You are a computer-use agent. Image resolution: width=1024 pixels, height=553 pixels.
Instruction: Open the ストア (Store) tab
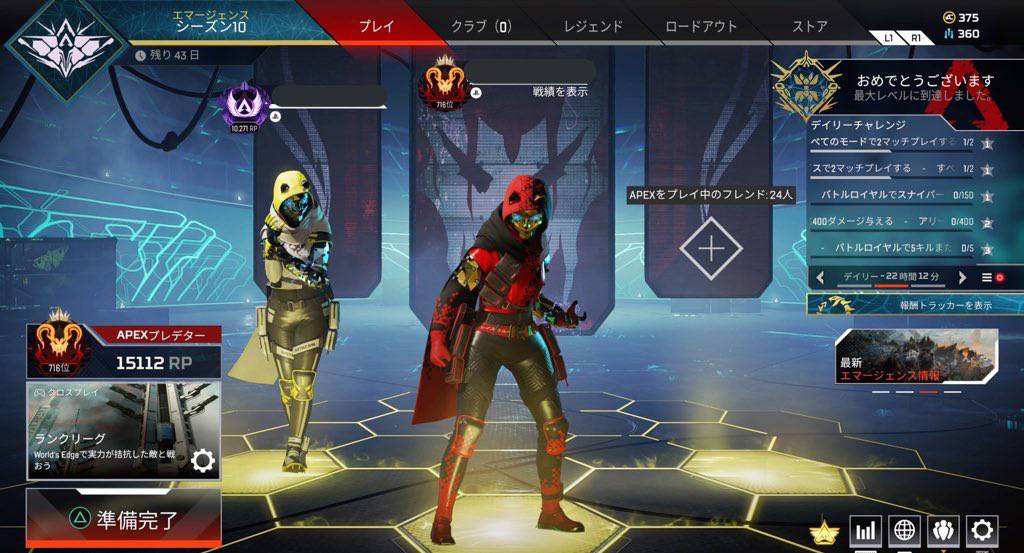809,27
